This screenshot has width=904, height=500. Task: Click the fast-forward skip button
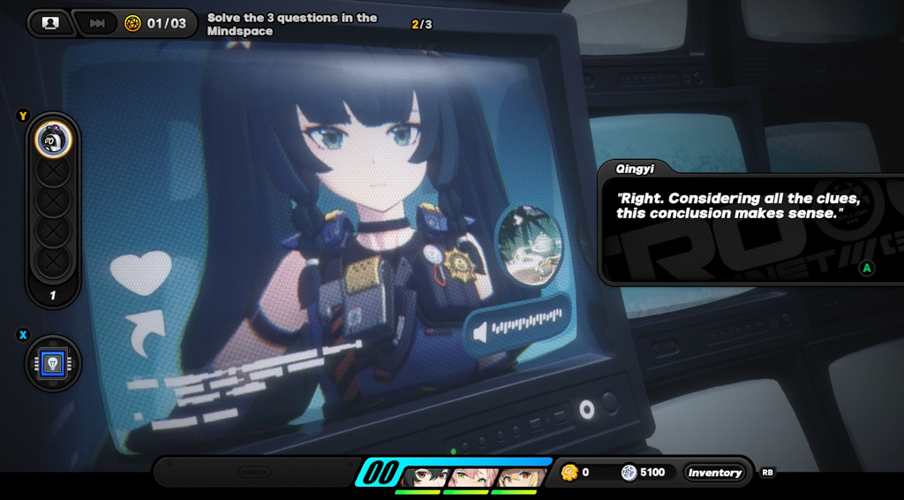[97, 23]
